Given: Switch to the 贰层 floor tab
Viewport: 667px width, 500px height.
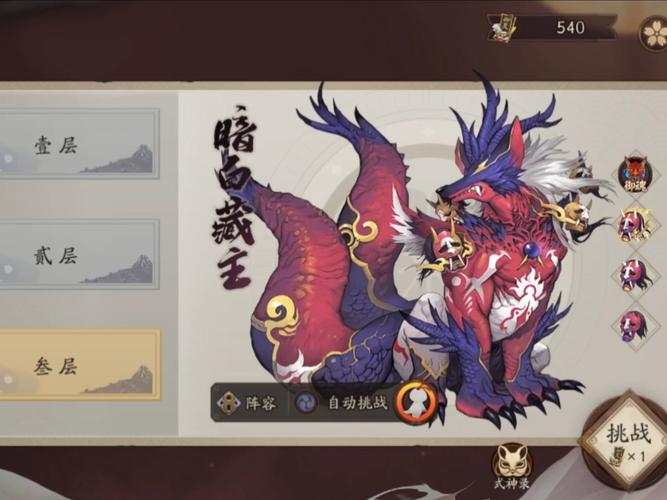Looking at the screenshot, I should 78,255.
